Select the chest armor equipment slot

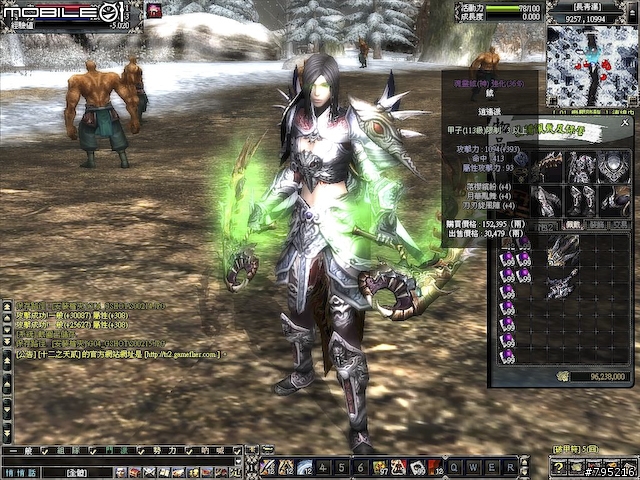click(581, 166)
